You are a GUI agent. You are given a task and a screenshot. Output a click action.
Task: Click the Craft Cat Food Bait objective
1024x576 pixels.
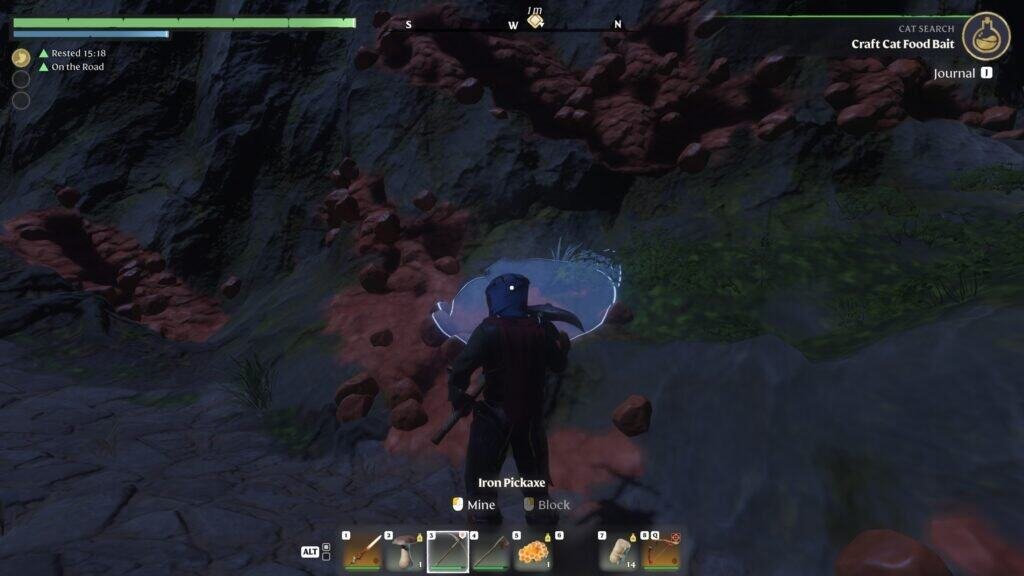click(902, 44)
